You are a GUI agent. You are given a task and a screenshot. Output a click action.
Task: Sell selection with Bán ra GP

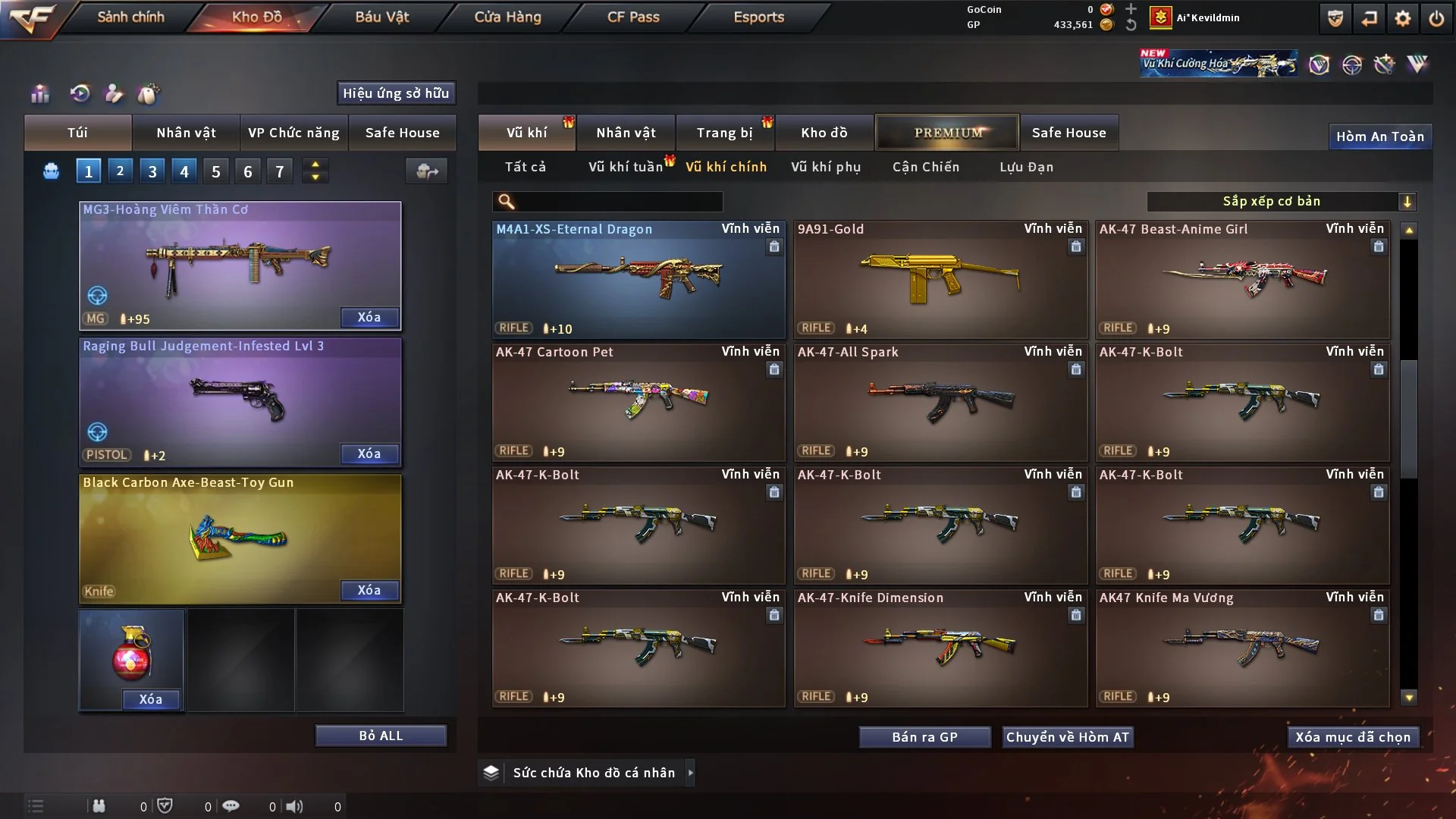924,737
